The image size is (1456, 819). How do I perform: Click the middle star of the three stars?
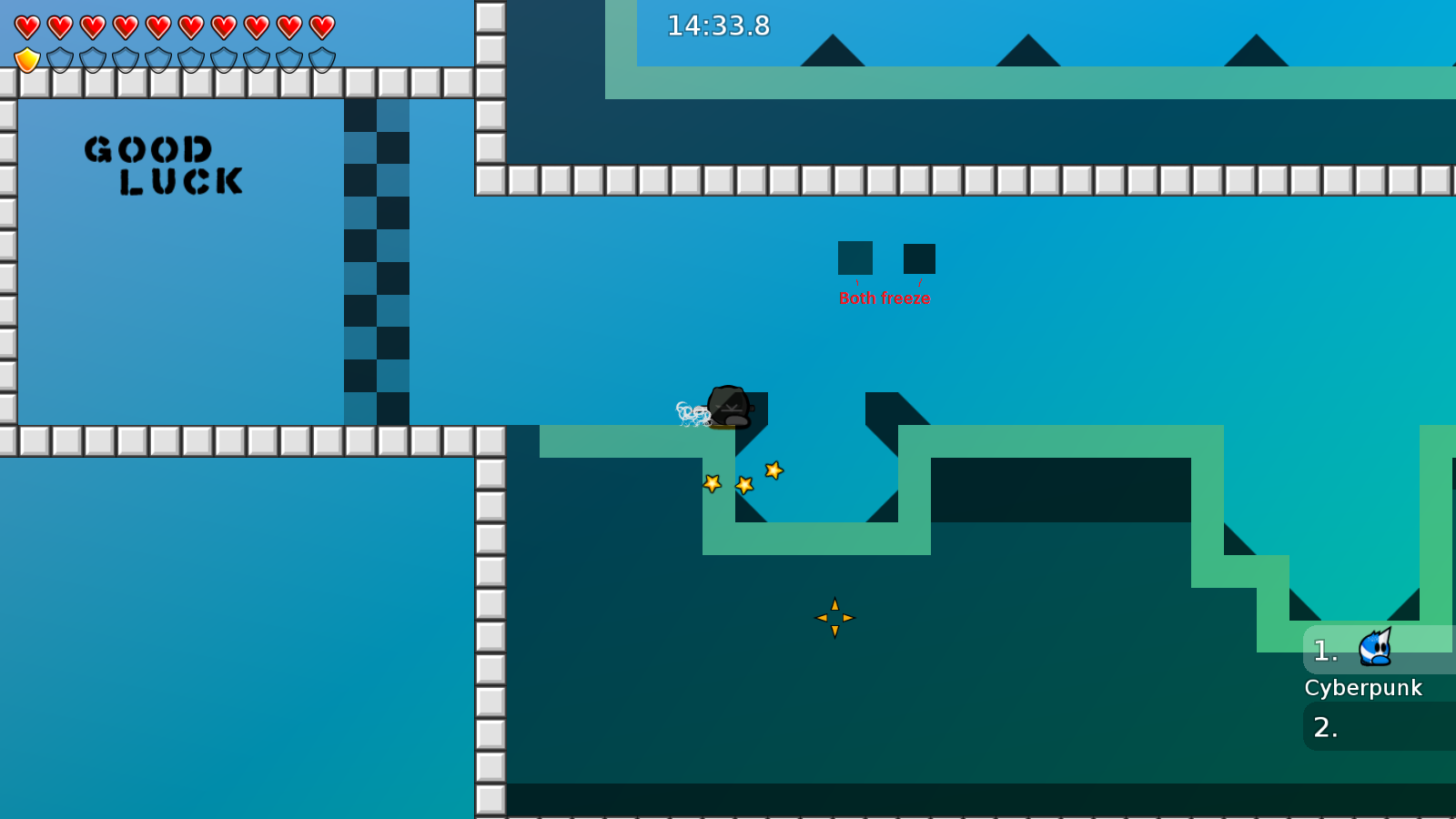(x=743, y=483)
